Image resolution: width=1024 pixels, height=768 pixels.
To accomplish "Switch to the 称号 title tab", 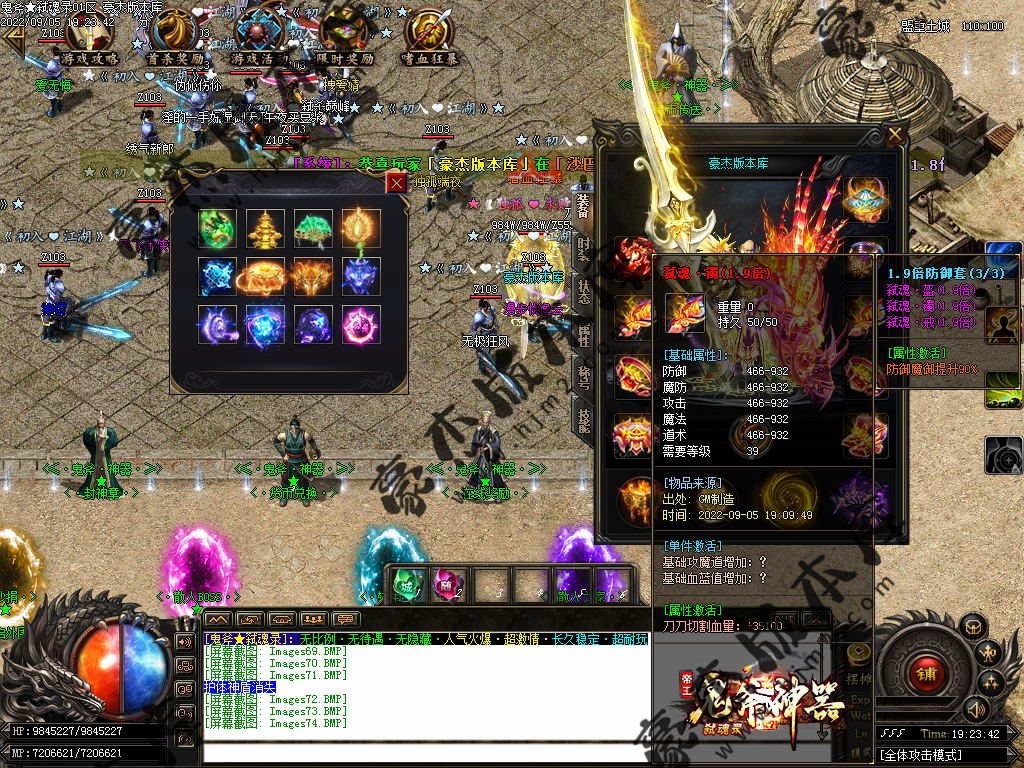I will [x=584, y=377].
